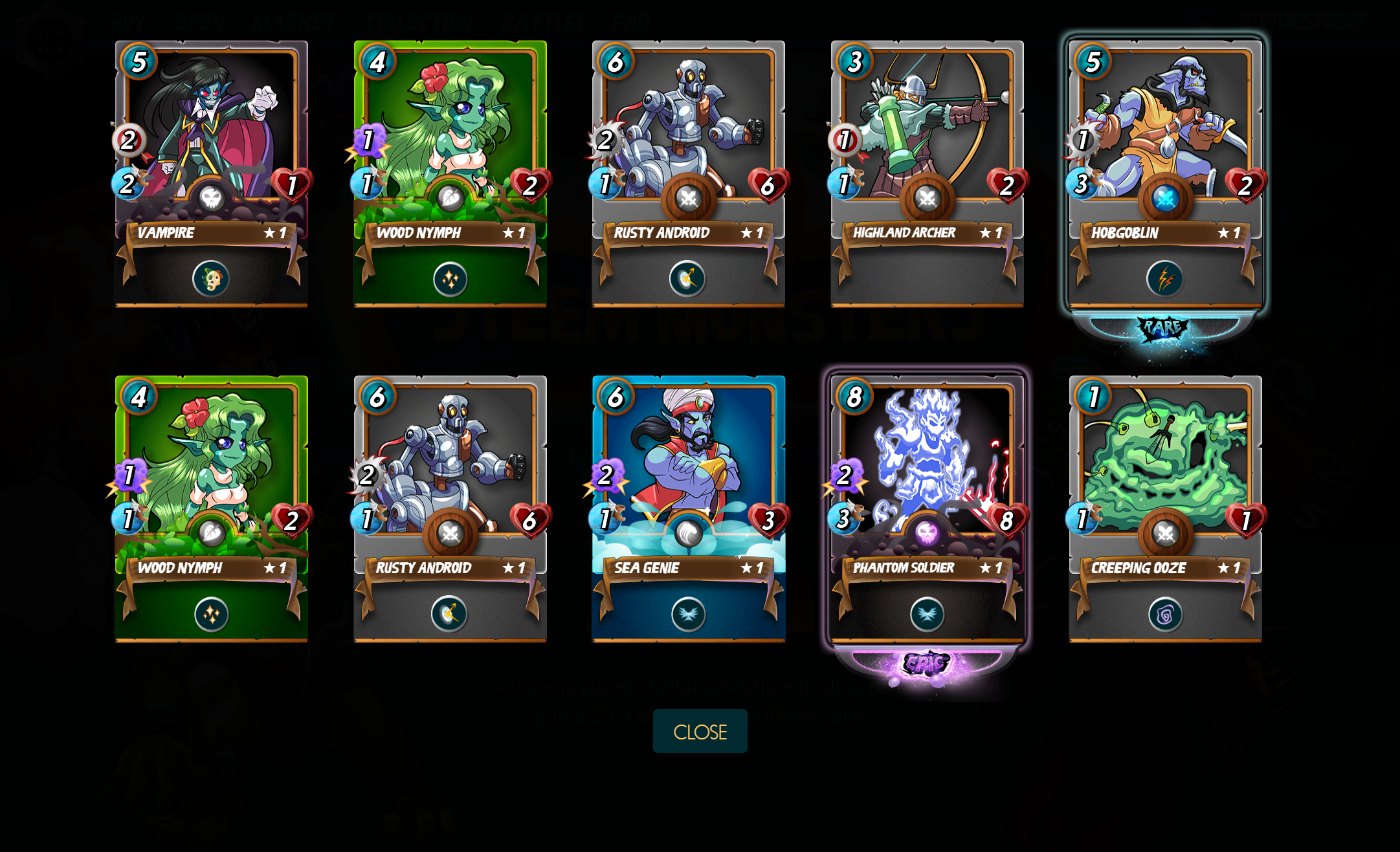
Task: Click the Creeping Ooze's spiral ability icon
Action: [x=1165, y=614]
